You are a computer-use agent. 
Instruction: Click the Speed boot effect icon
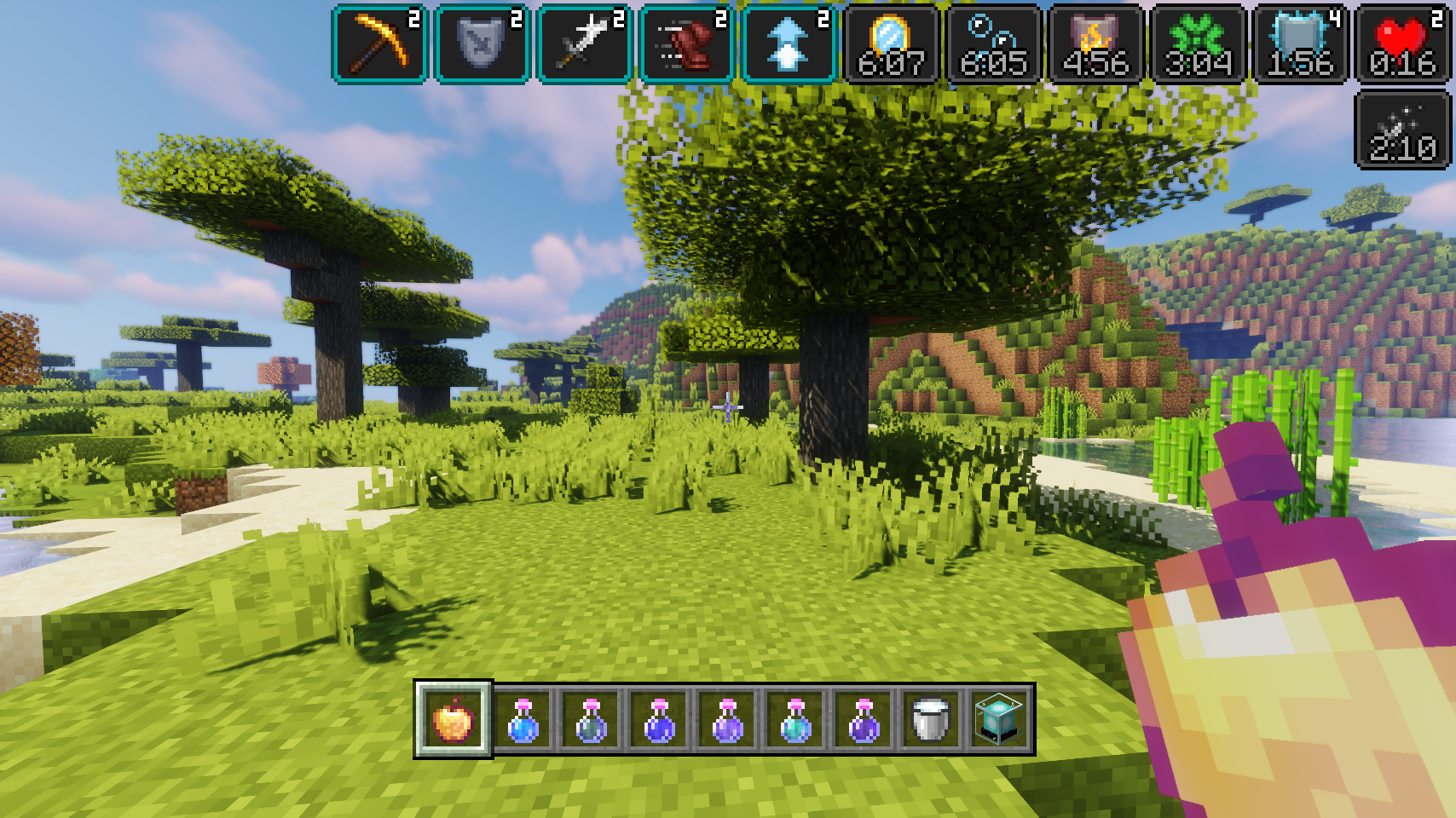click(687, 44)
